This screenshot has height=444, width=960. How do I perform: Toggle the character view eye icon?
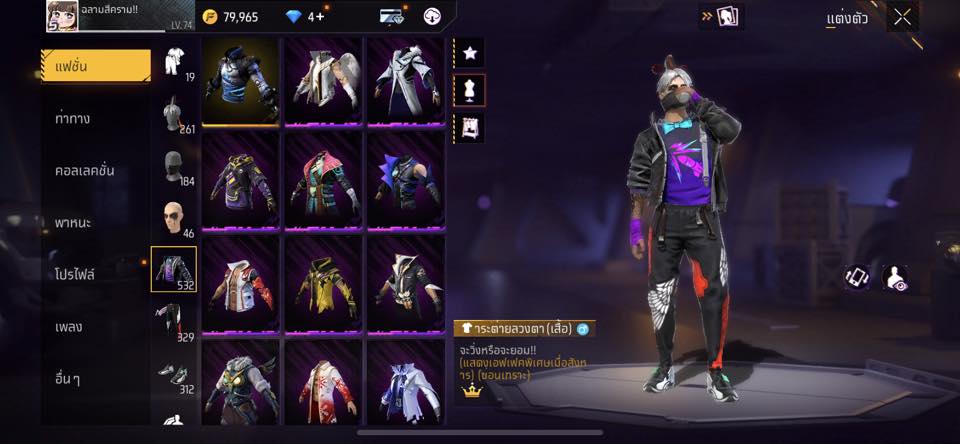click(x=896, y=278)
